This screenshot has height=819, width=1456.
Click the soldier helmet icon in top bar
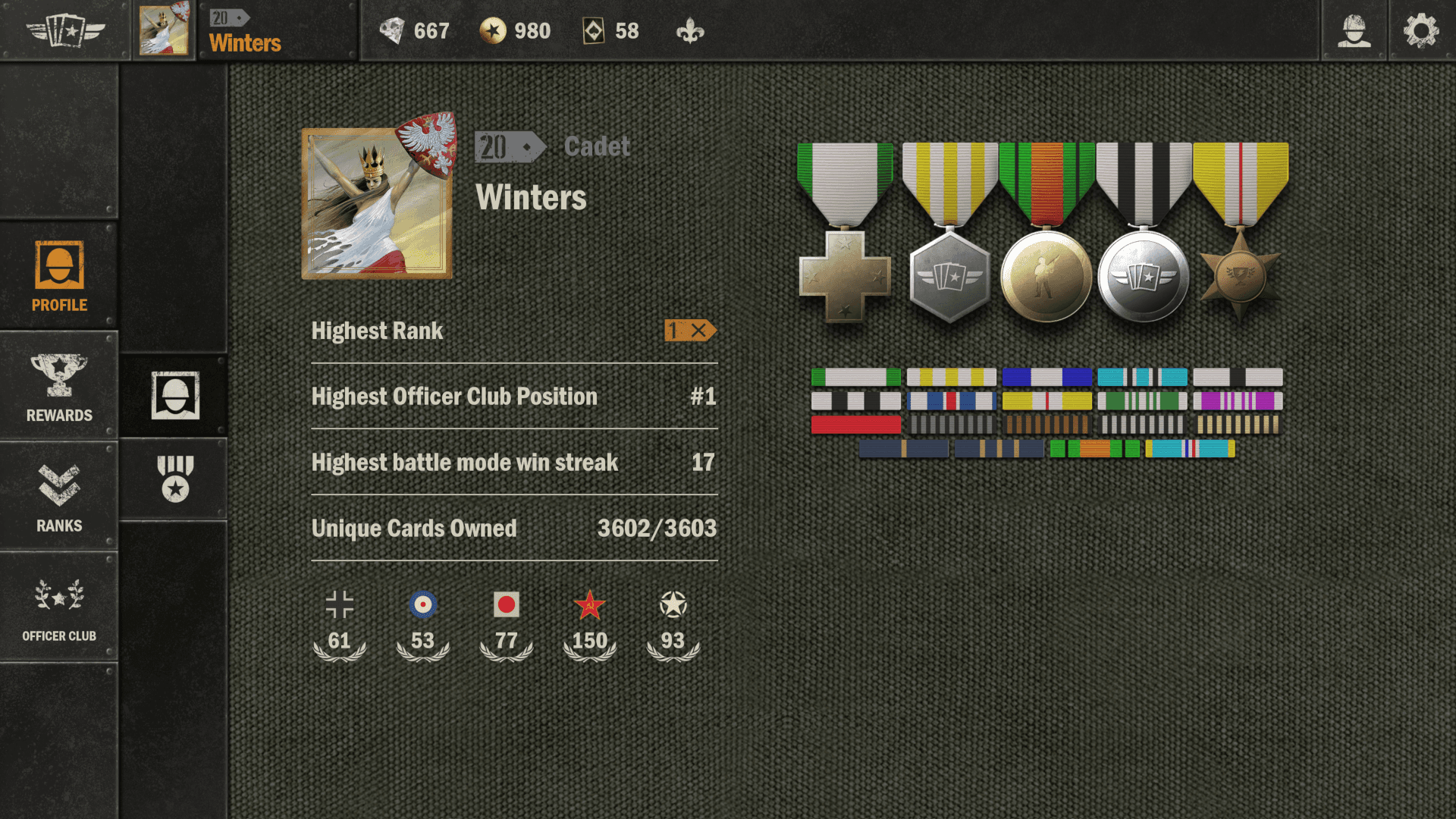[1354, 31]
